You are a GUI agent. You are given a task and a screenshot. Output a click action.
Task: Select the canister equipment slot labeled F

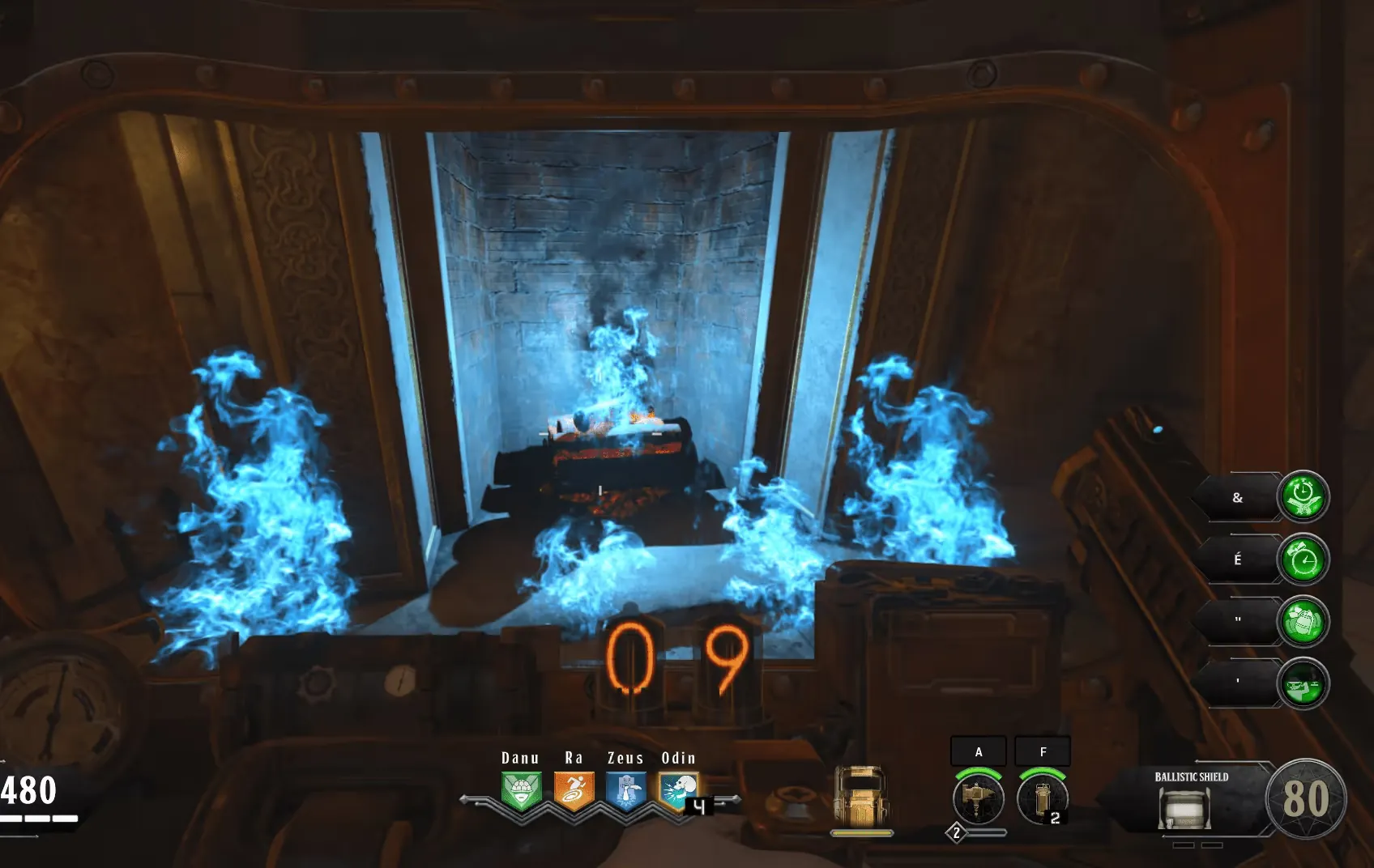1043,798
